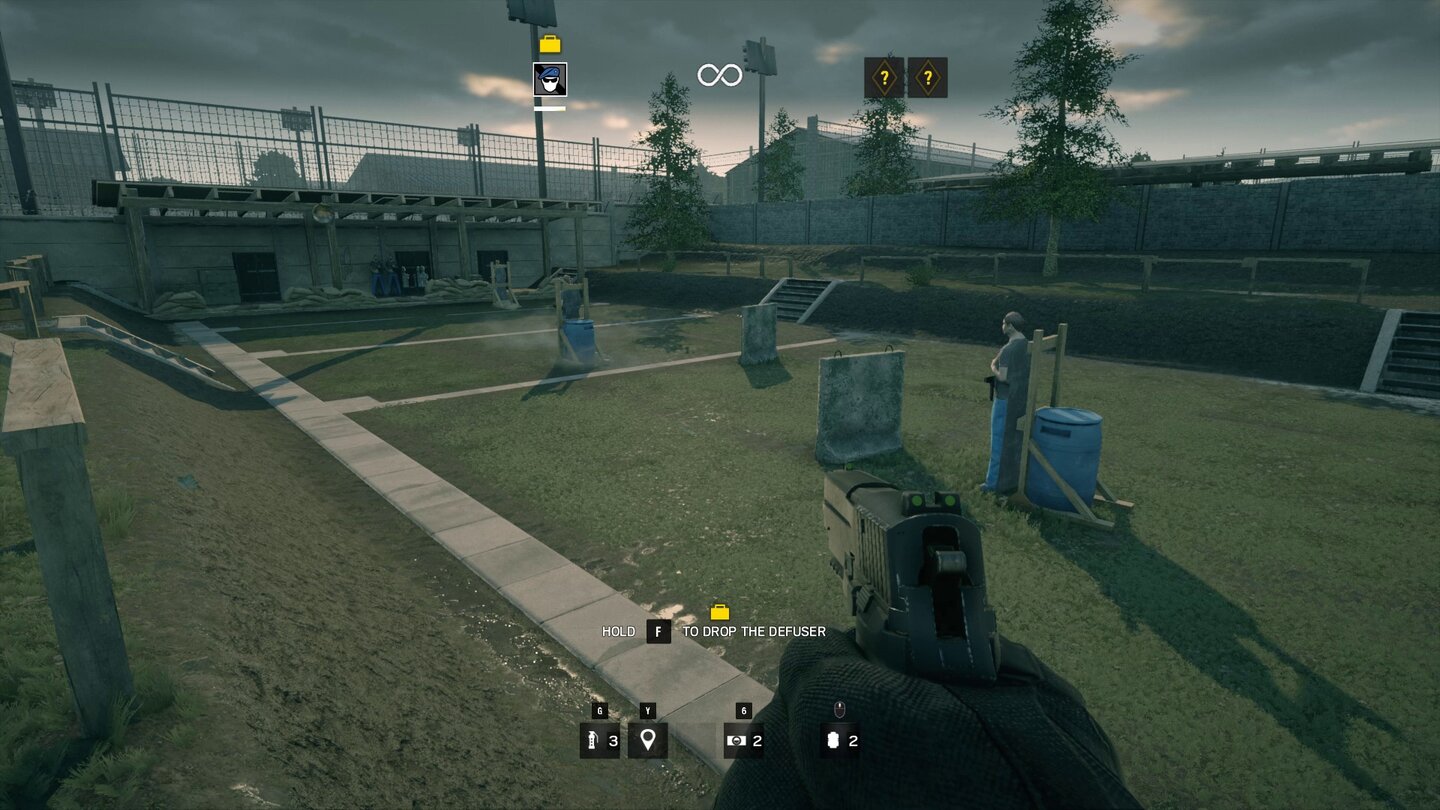
Task: Click the grenade count number '3'
Action: tap(611, 742)
